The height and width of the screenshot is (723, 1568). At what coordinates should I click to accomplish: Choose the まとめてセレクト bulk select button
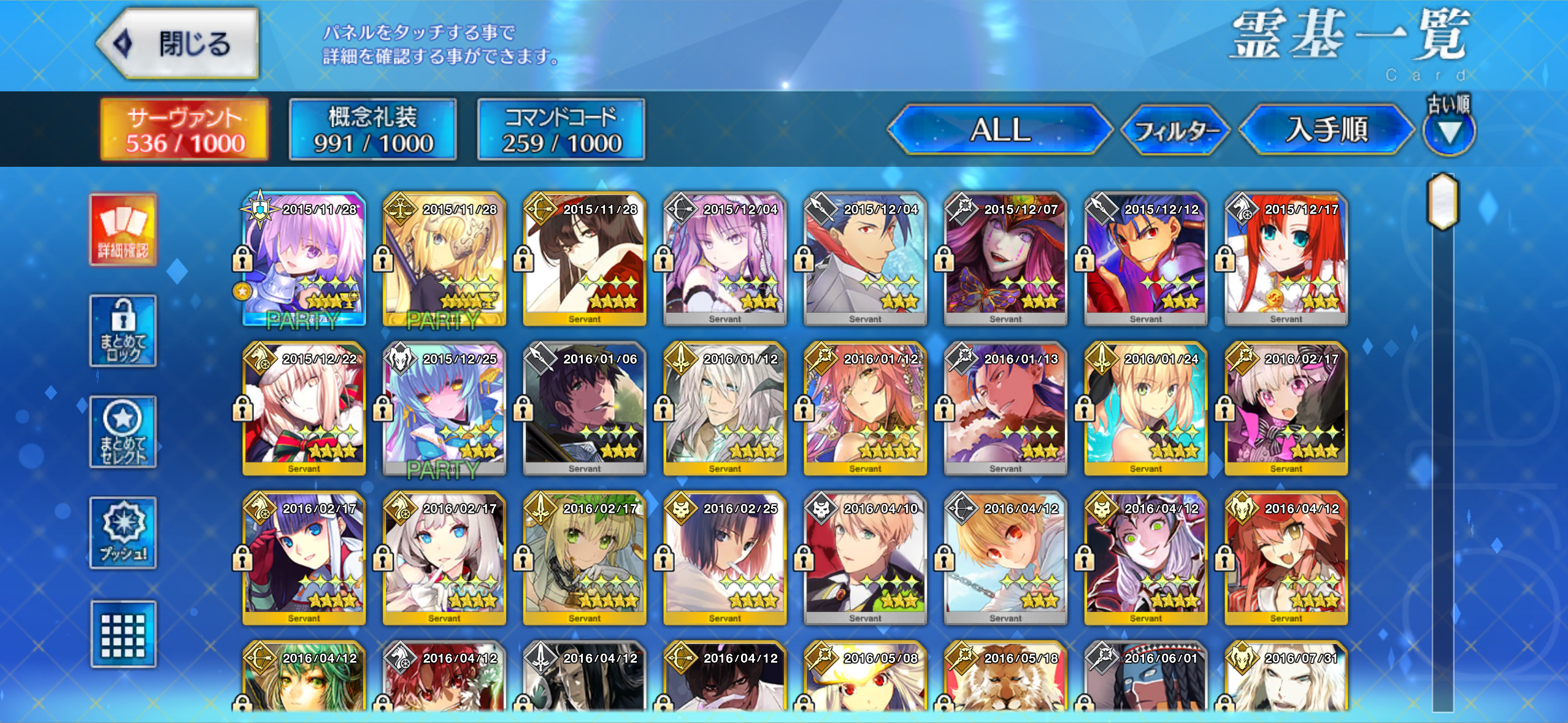(x=123, y=432)
